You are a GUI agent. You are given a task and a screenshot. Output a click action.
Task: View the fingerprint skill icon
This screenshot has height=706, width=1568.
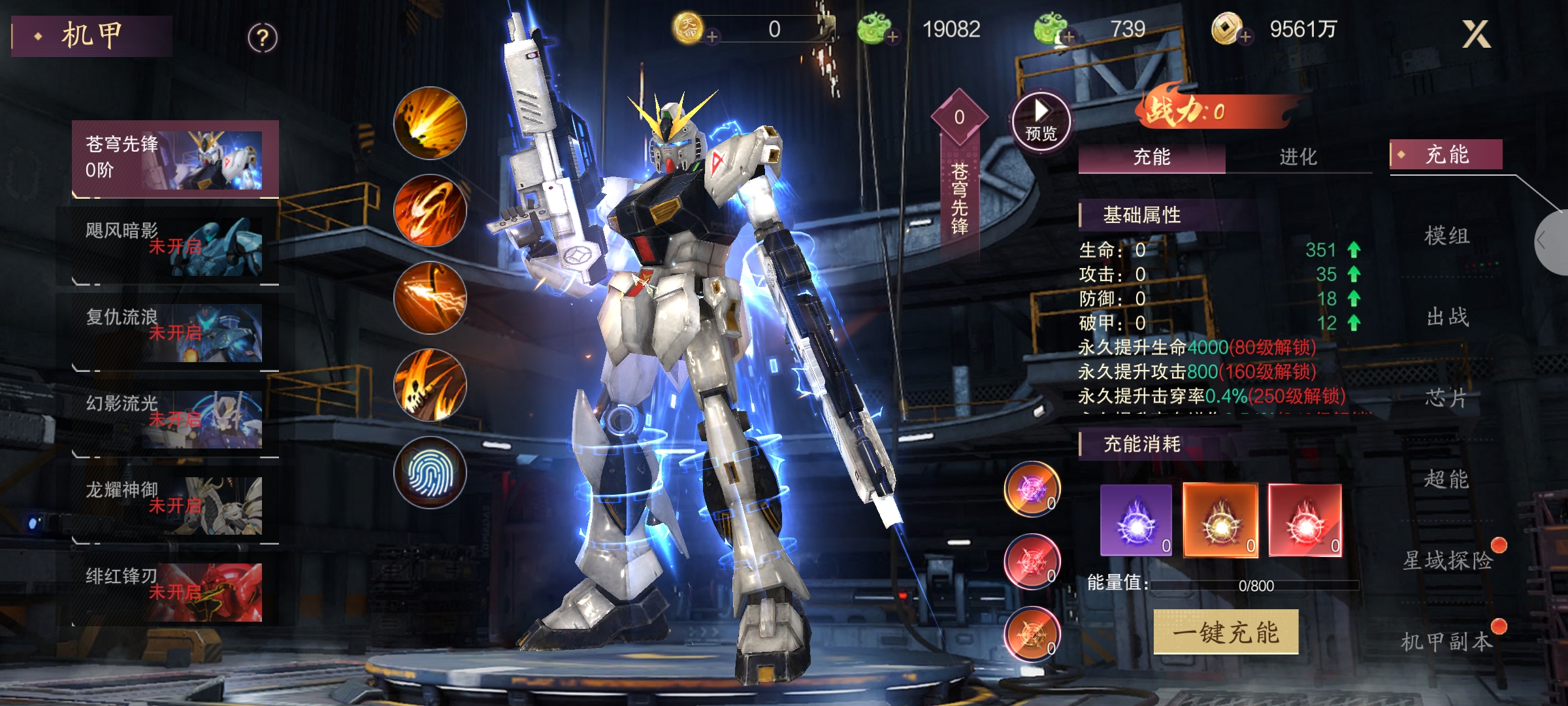430,472
